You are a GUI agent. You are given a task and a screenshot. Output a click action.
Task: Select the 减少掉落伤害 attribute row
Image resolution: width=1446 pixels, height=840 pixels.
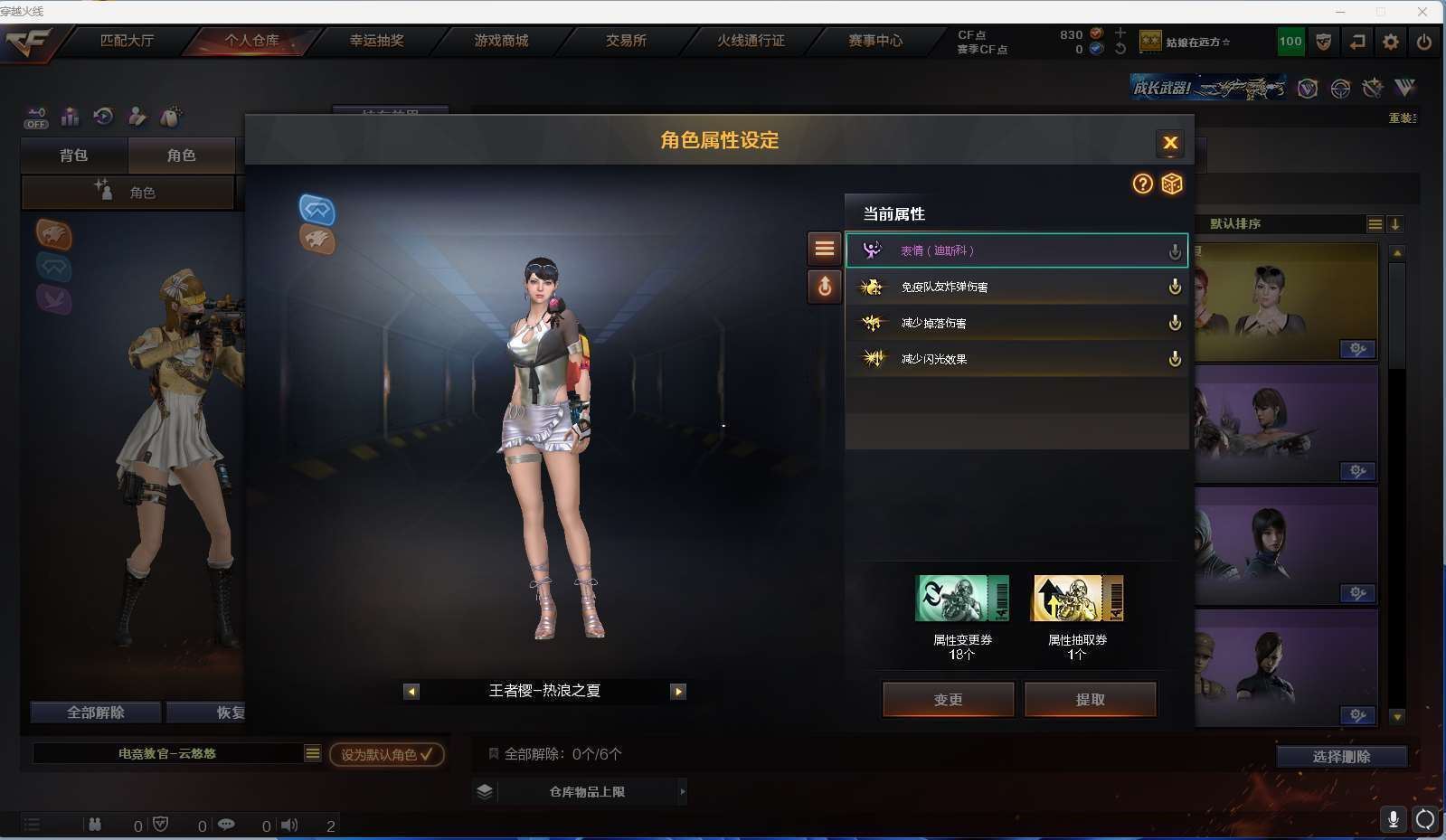[x=1016, y=323]
